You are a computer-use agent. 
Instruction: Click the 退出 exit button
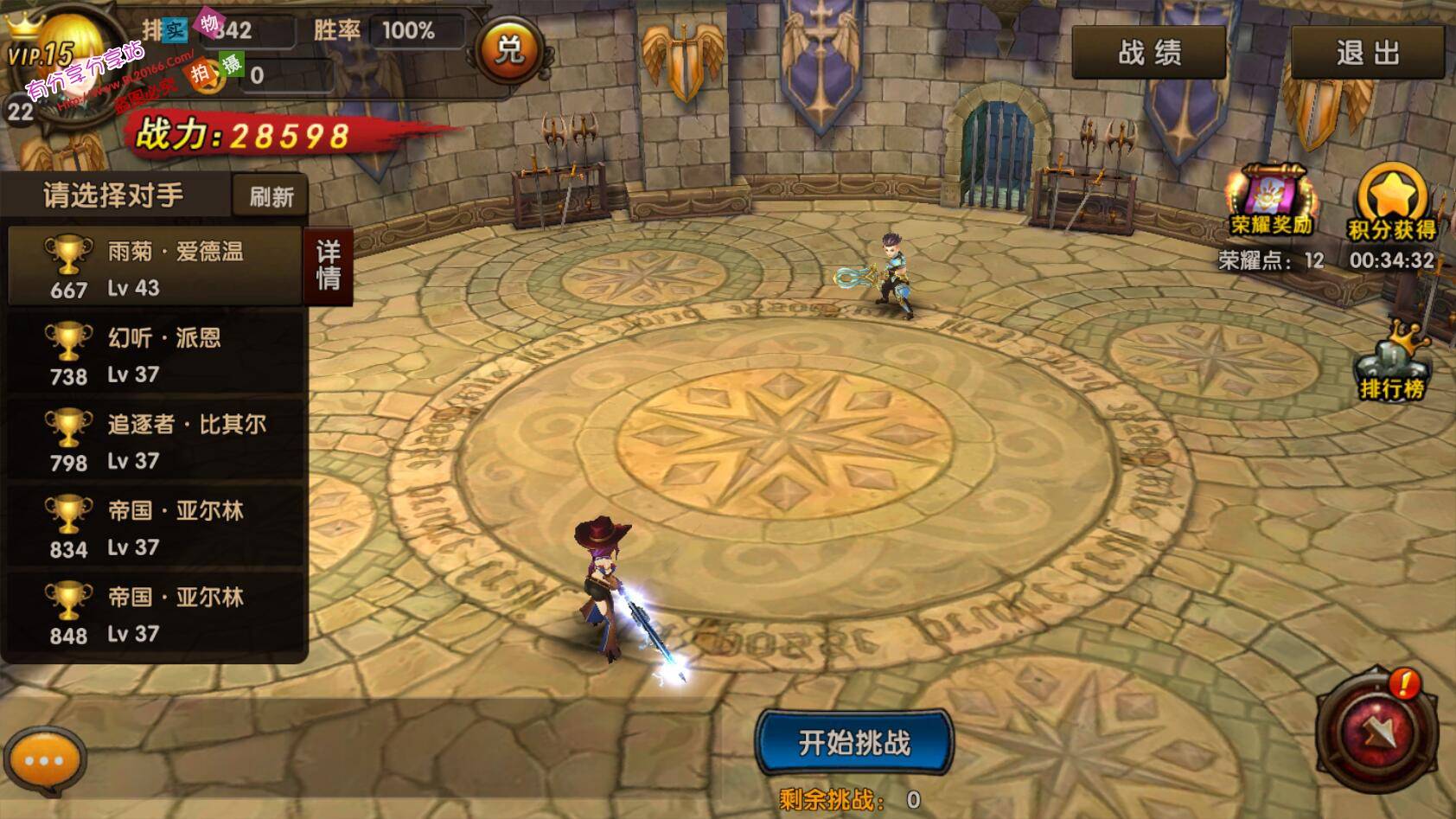click(x=1366, y=50)
